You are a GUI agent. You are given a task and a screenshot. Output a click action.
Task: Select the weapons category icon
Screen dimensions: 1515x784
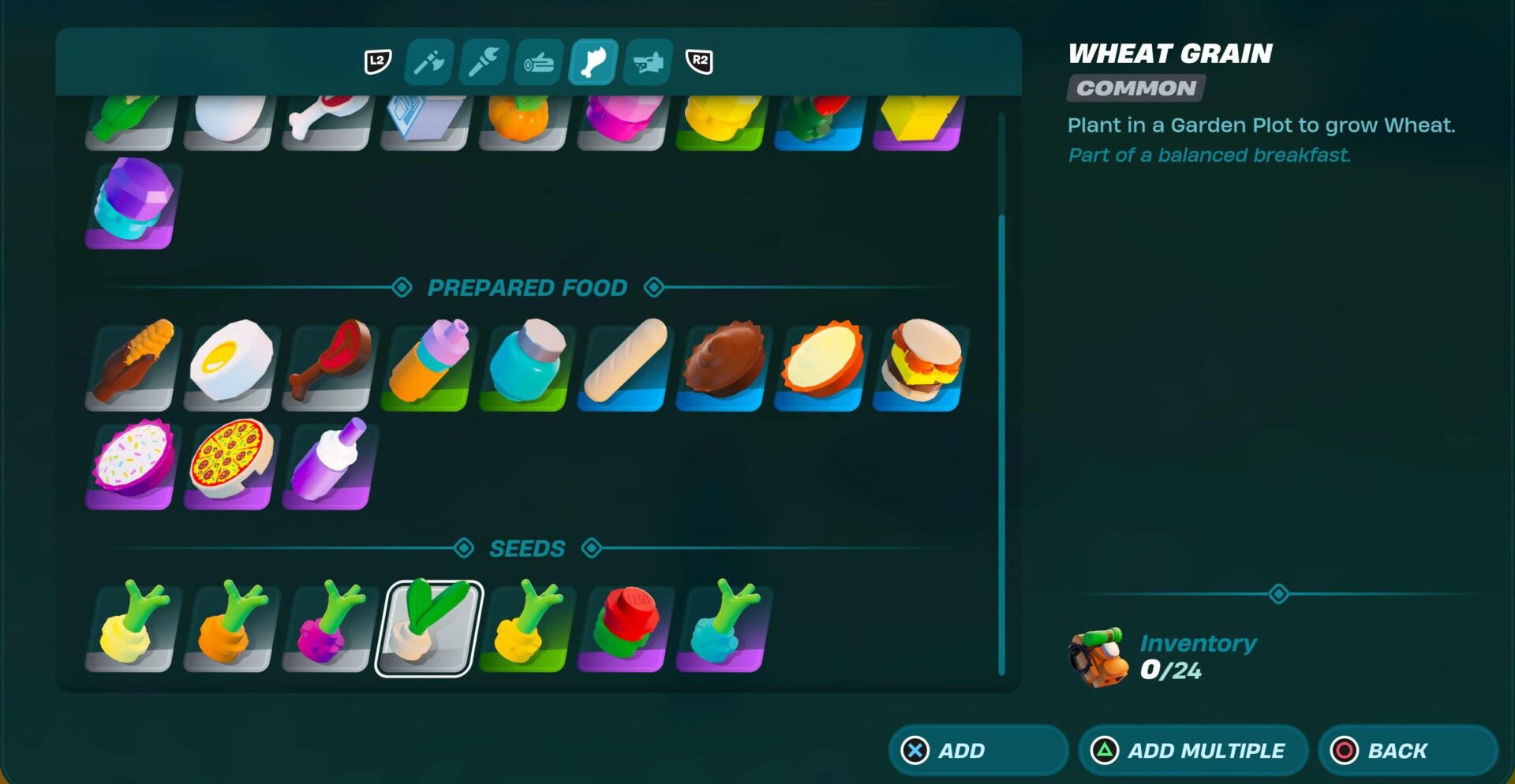point(647,62)
